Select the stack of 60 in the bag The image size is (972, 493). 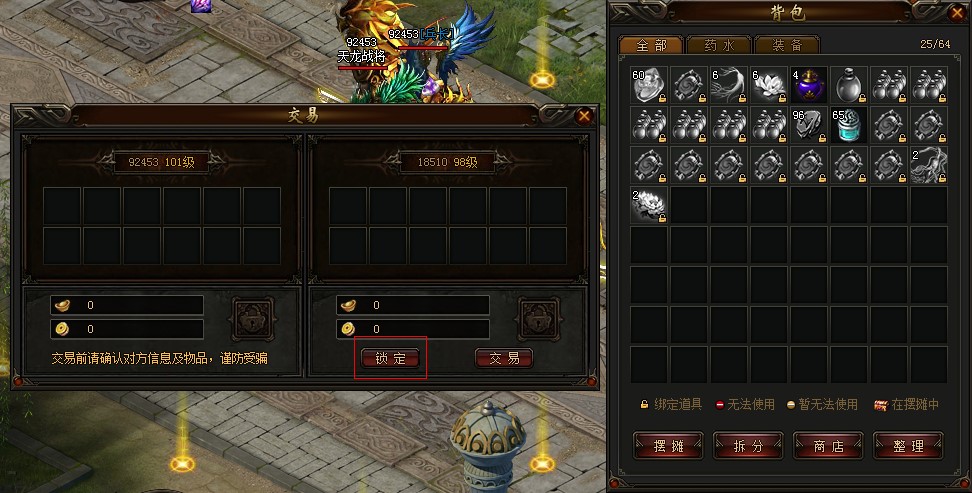coord(650,85)
